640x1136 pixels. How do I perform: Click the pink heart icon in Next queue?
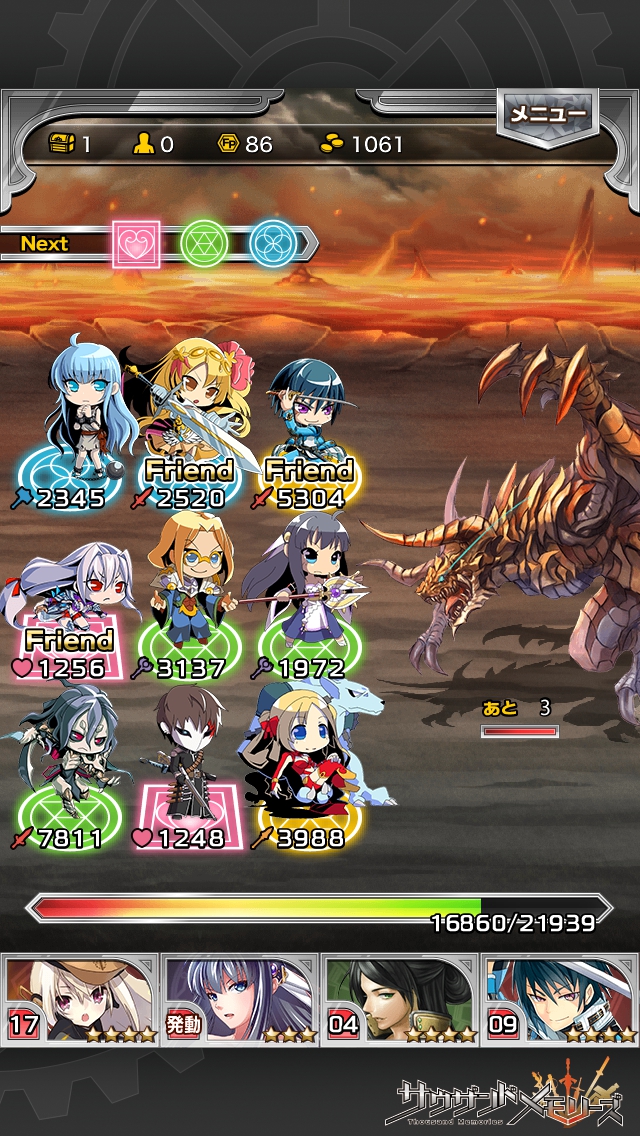136,243
